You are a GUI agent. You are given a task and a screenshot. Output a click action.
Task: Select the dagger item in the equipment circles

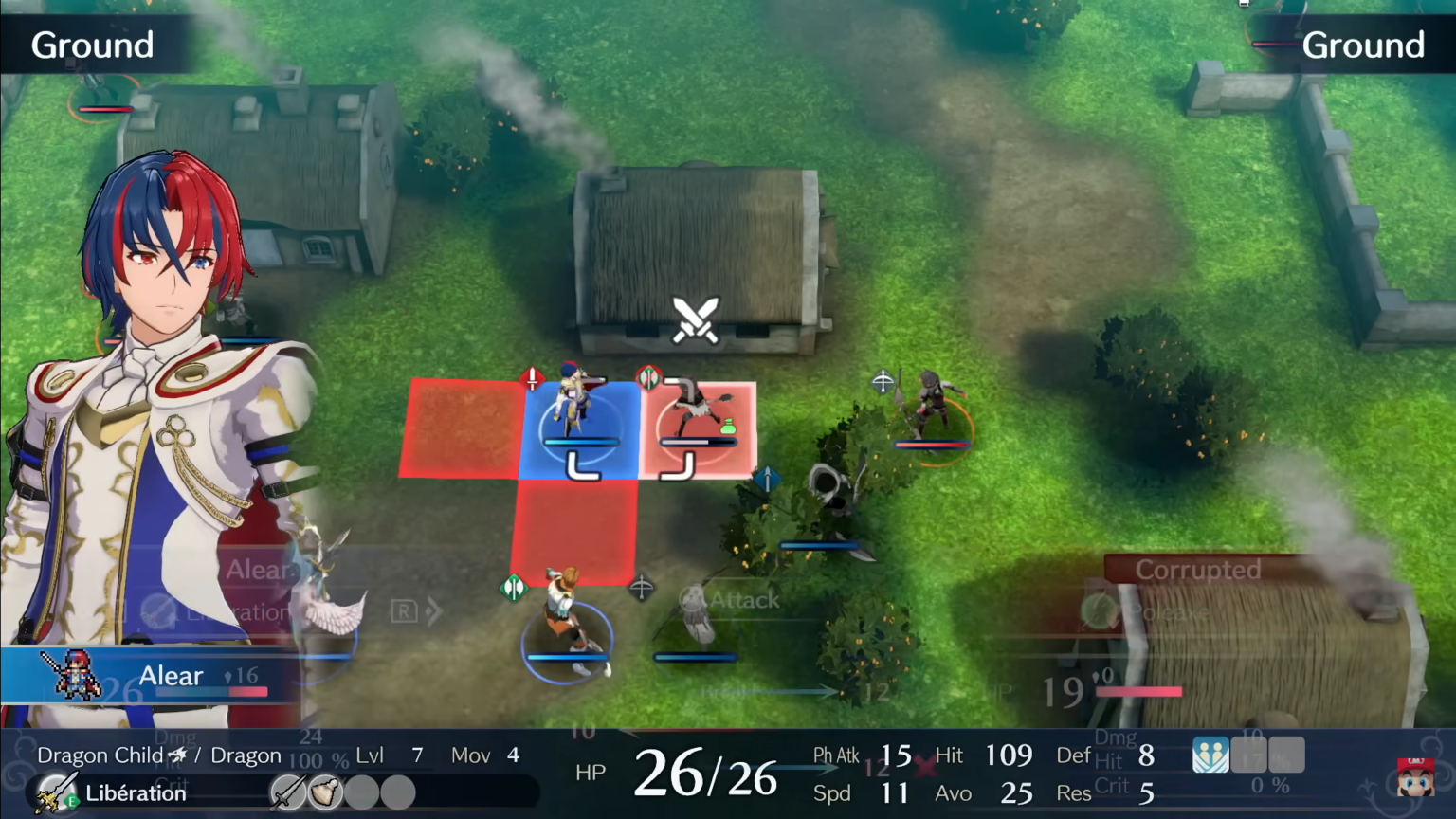pos(286,792)
